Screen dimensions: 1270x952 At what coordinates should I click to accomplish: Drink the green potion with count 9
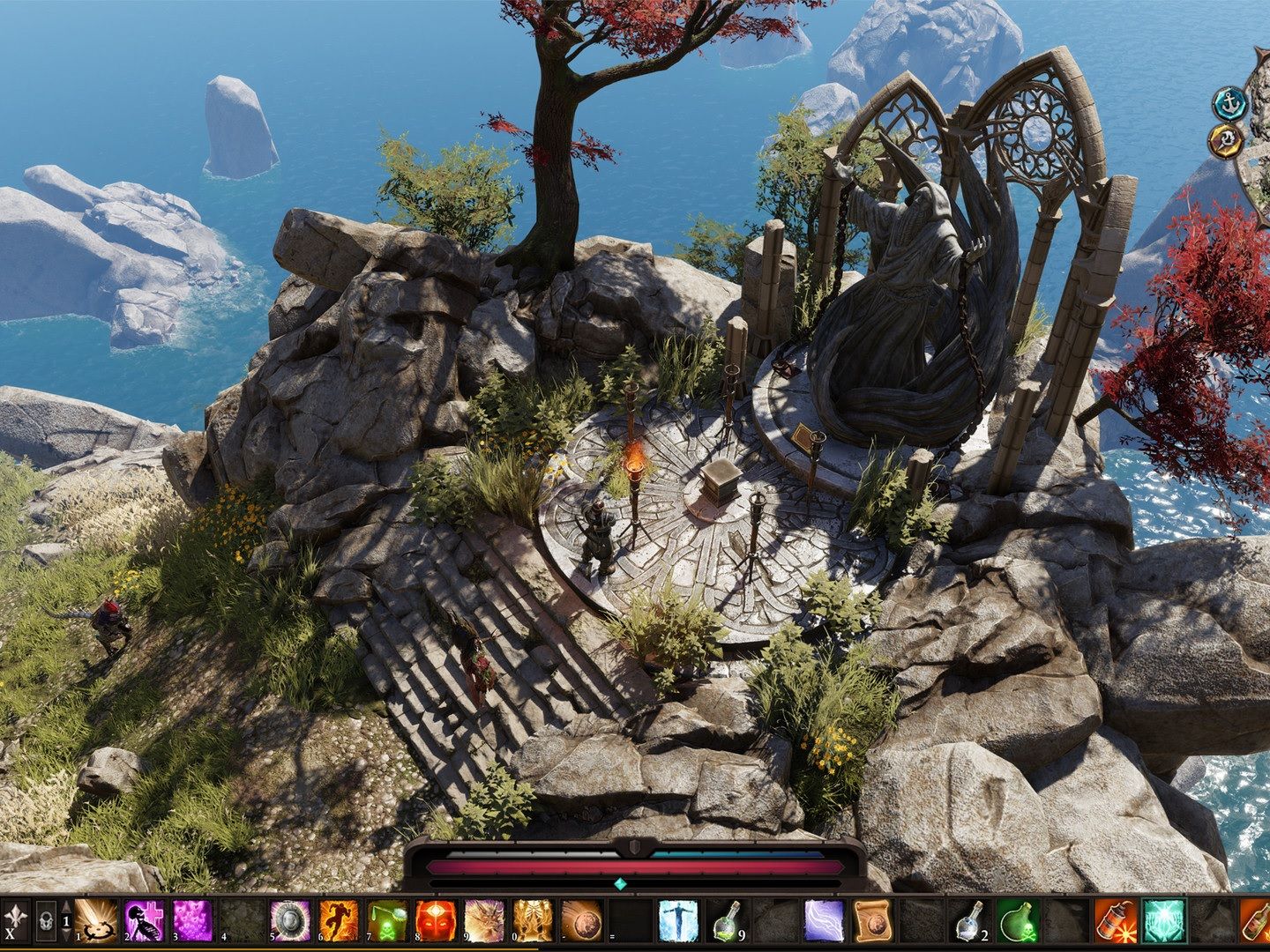(728, 921)
